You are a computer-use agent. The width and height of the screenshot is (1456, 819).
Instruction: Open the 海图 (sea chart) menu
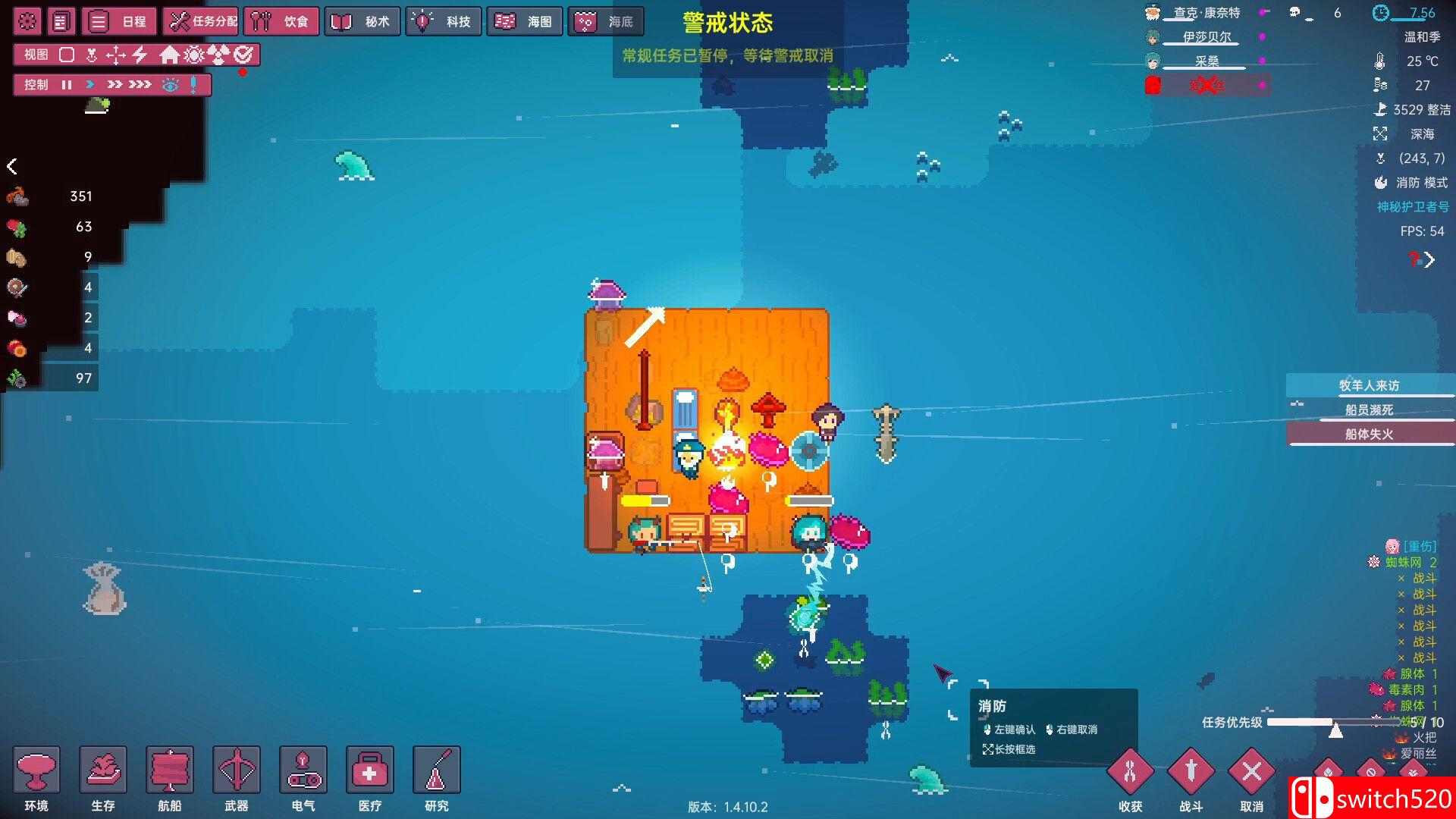pyautogui.click(x=523, y=21)
